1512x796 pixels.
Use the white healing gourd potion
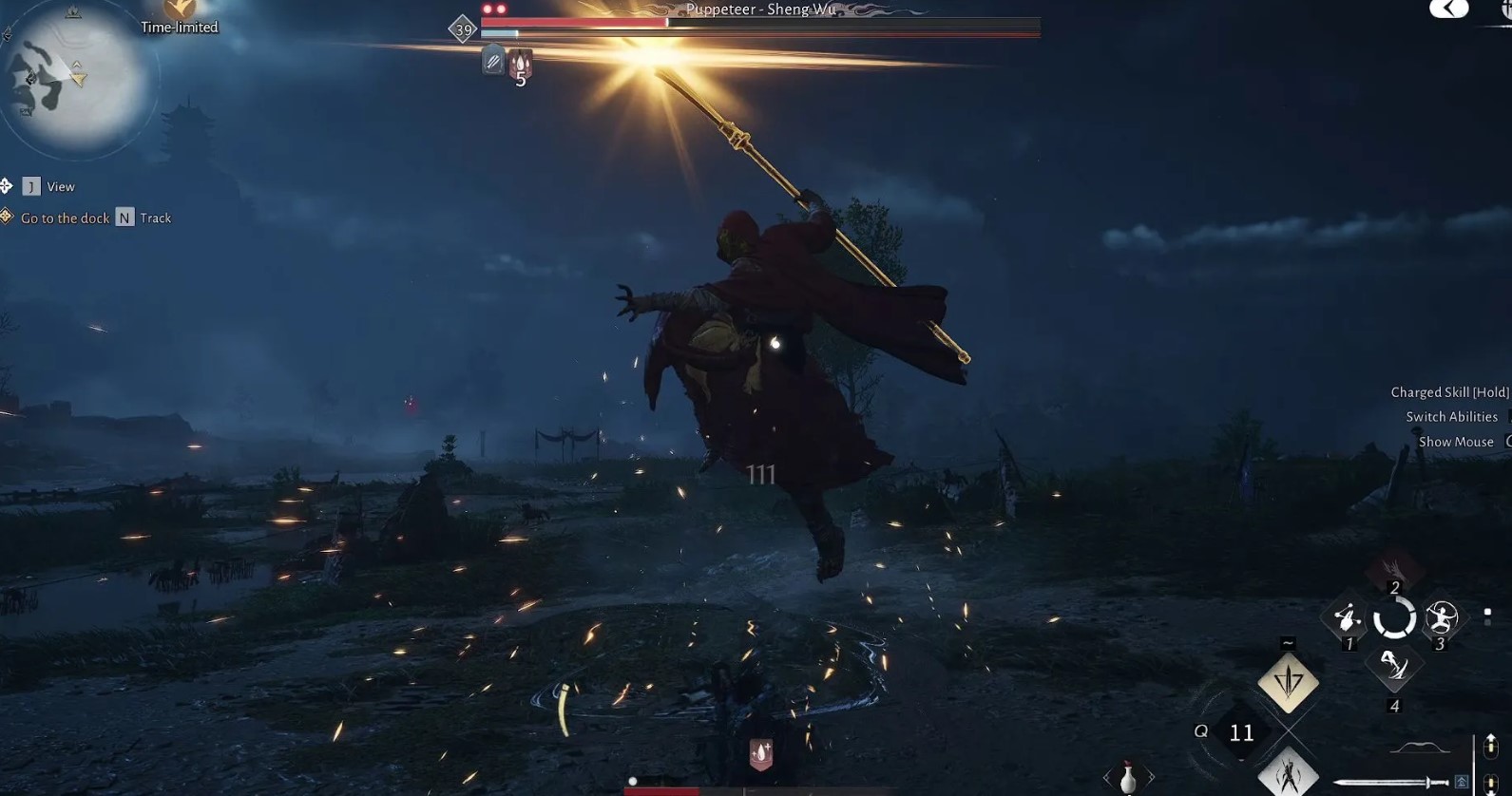[x=1128, y=777]
